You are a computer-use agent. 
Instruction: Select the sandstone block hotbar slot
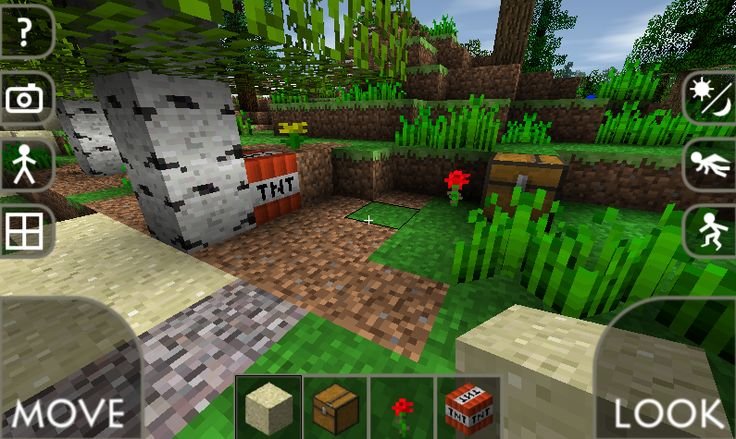tap(269, 407)
